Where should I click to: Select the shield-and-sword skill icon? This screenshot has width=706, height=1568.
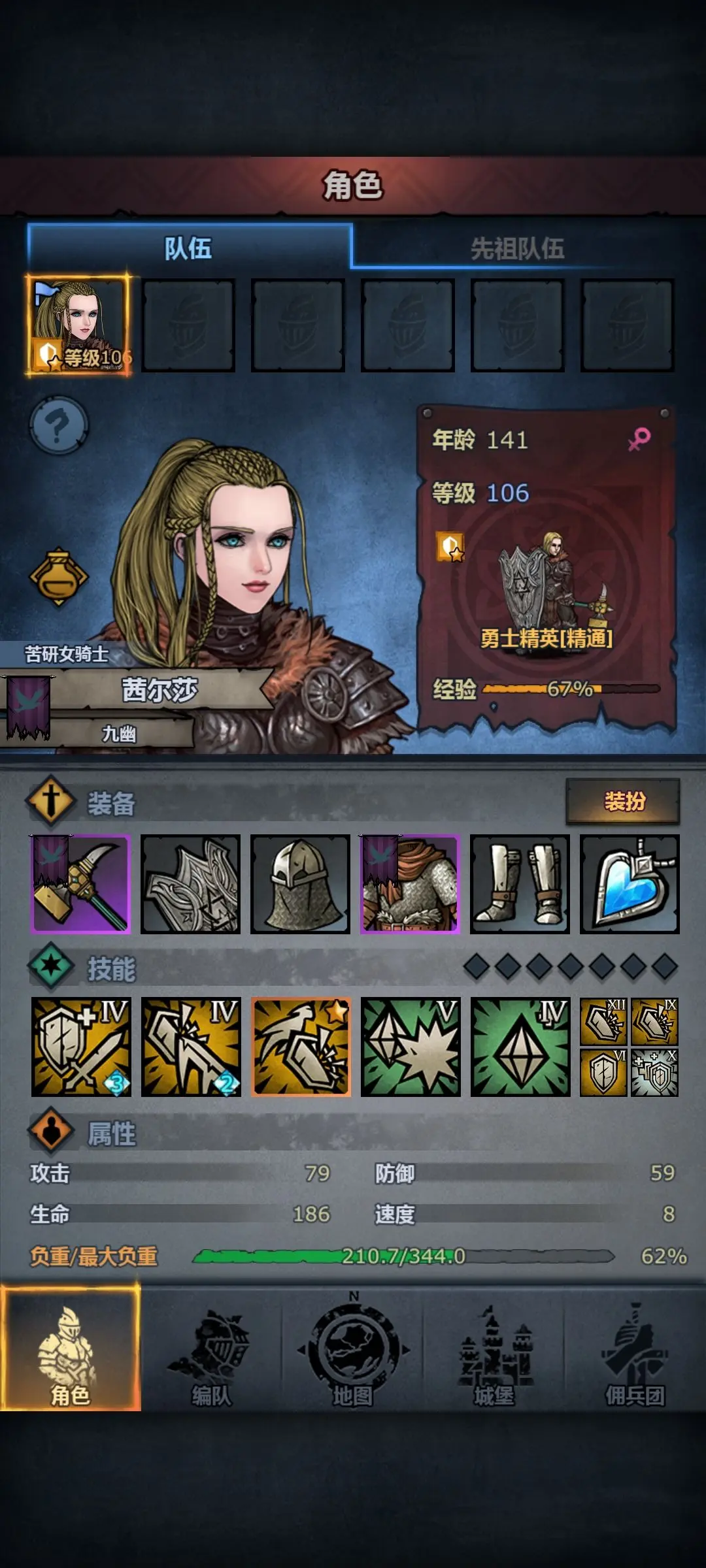coord(81,1047)
